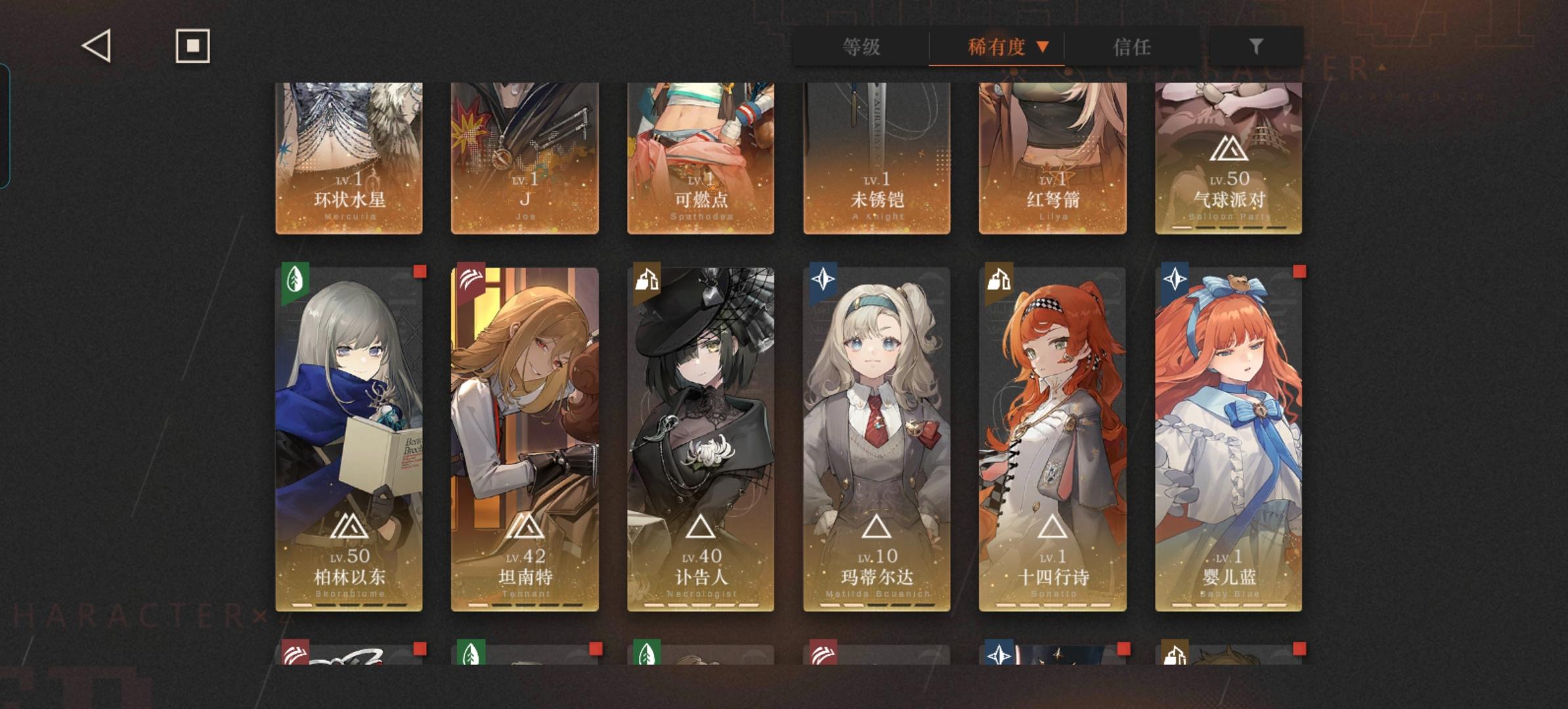
Task: Open the Lilya (红弩箭) character card
Action: click(1052, 151)
